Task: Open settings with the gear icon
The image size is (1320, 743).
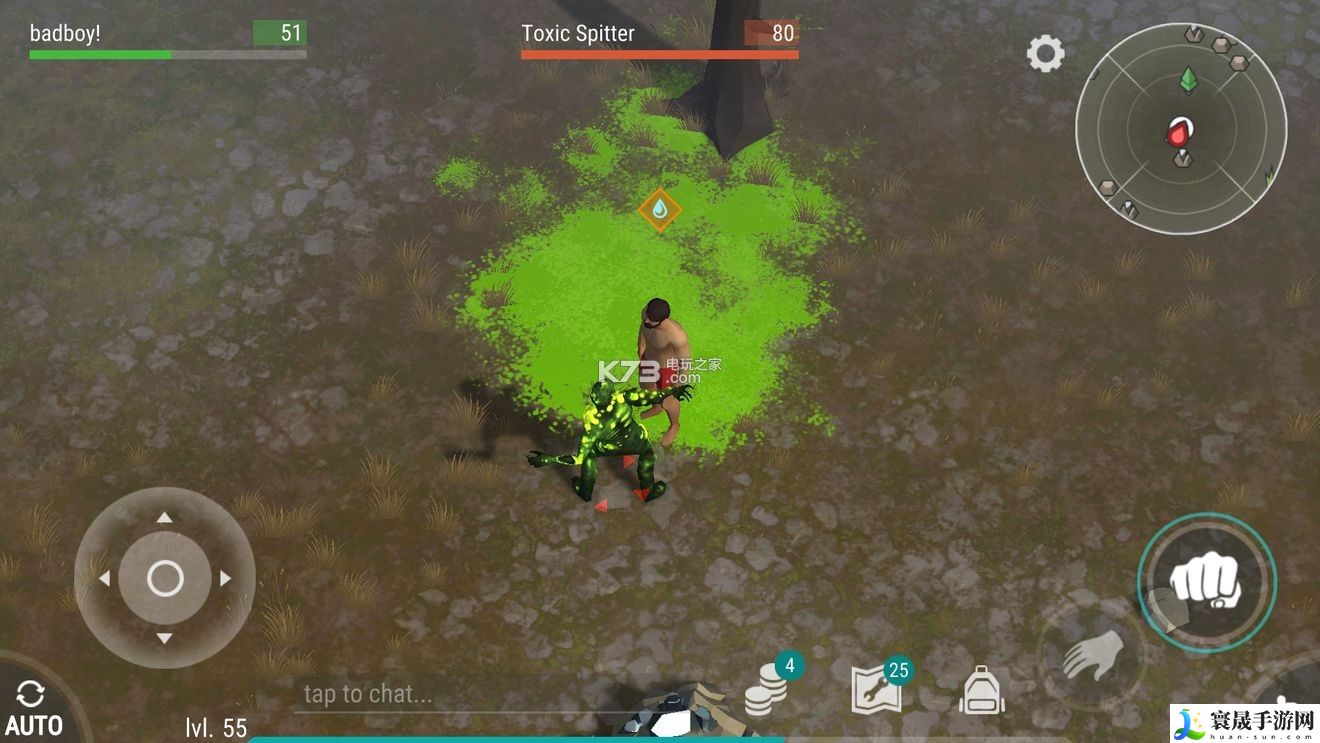Action: click(x=1045, y=53)
